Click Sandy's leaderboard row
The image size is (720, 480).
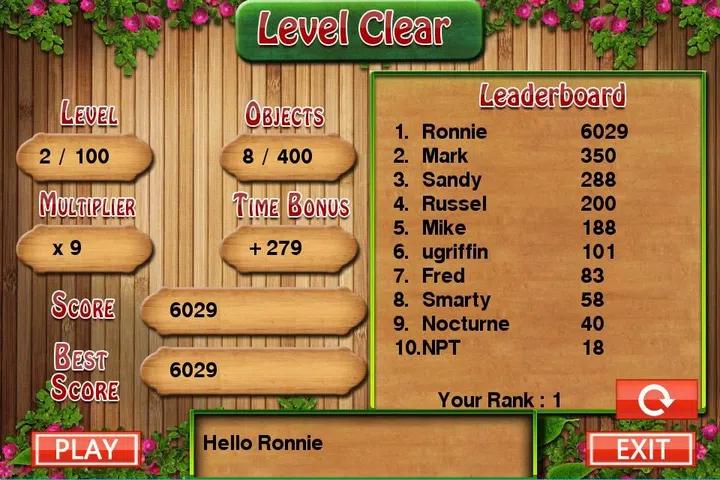click(x=510, y=180)
